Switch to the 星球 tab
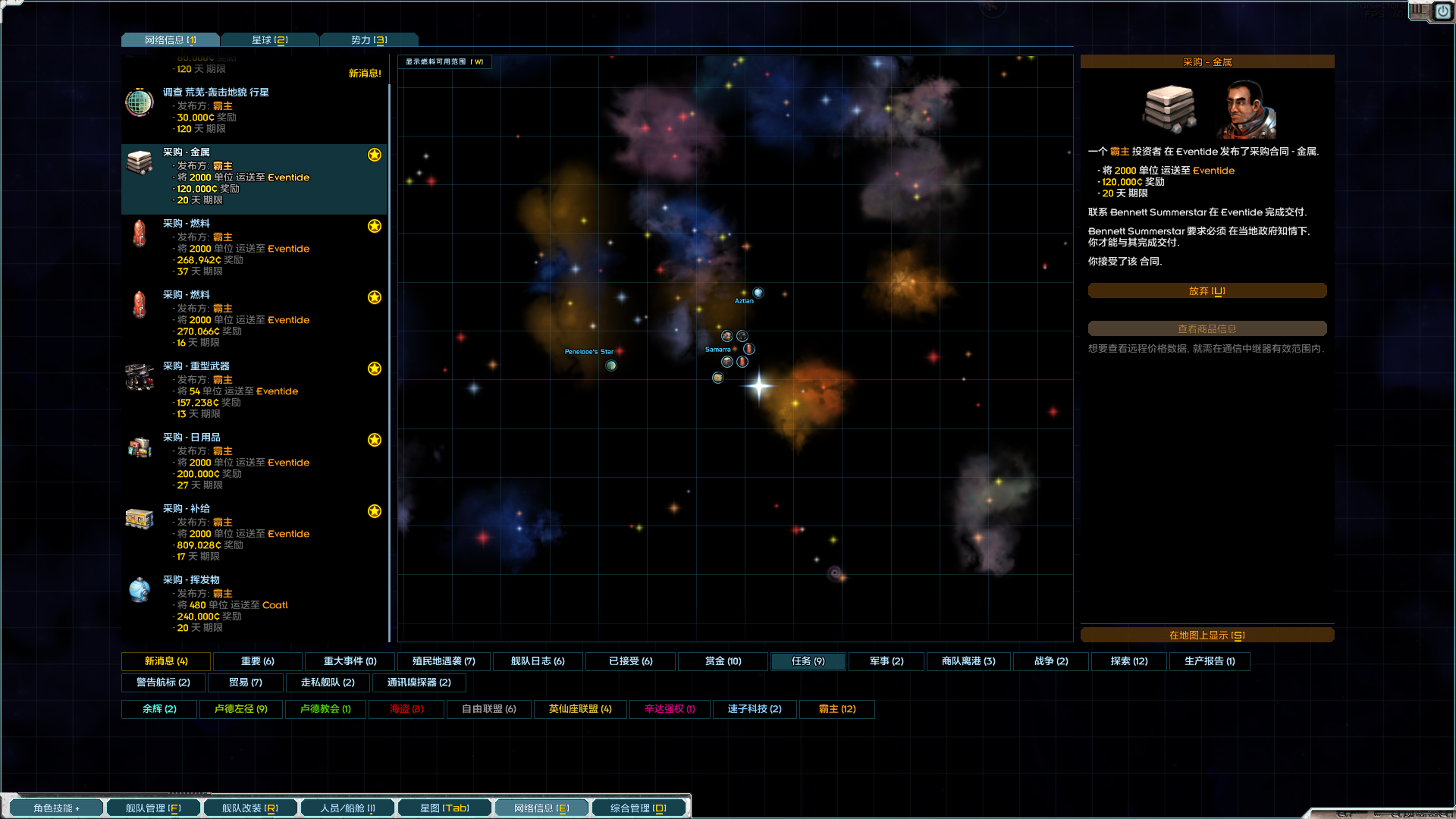Screen dimensions: 1456x819 click(x=270, y=39)
